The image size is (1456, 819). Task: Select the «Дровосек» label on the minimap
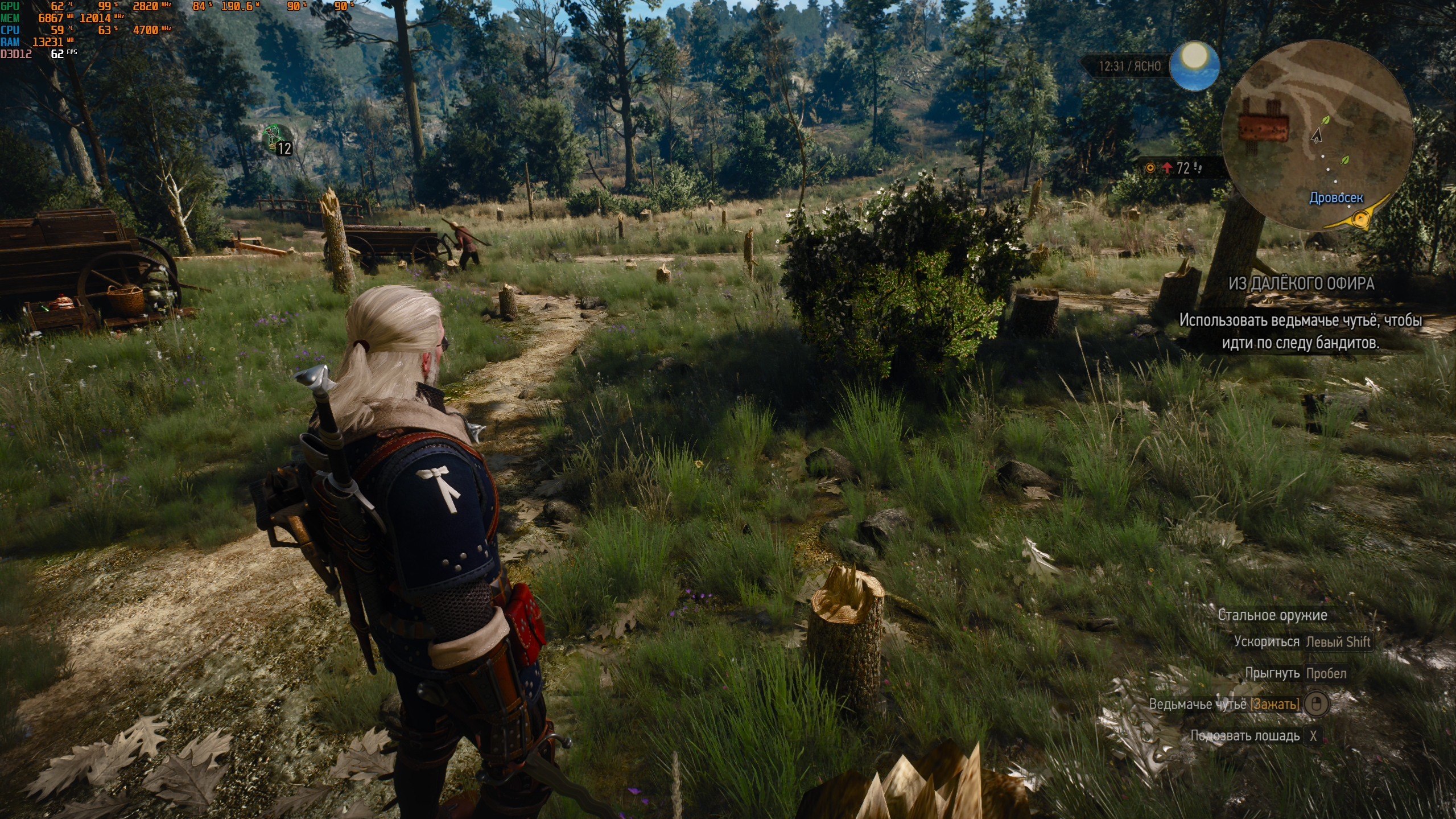point(1336,197)
